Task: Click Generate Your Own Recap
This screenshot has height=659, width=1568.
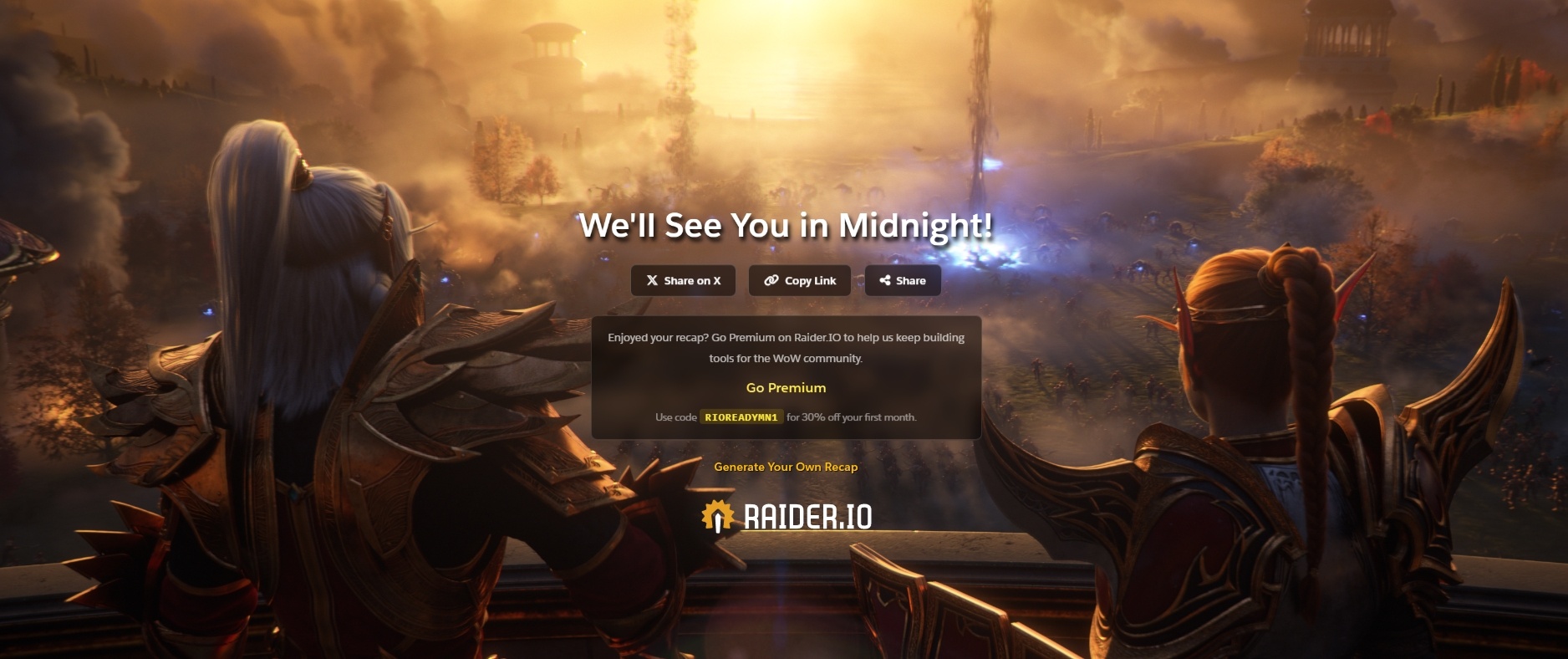Action: click(x=786, y=468)
